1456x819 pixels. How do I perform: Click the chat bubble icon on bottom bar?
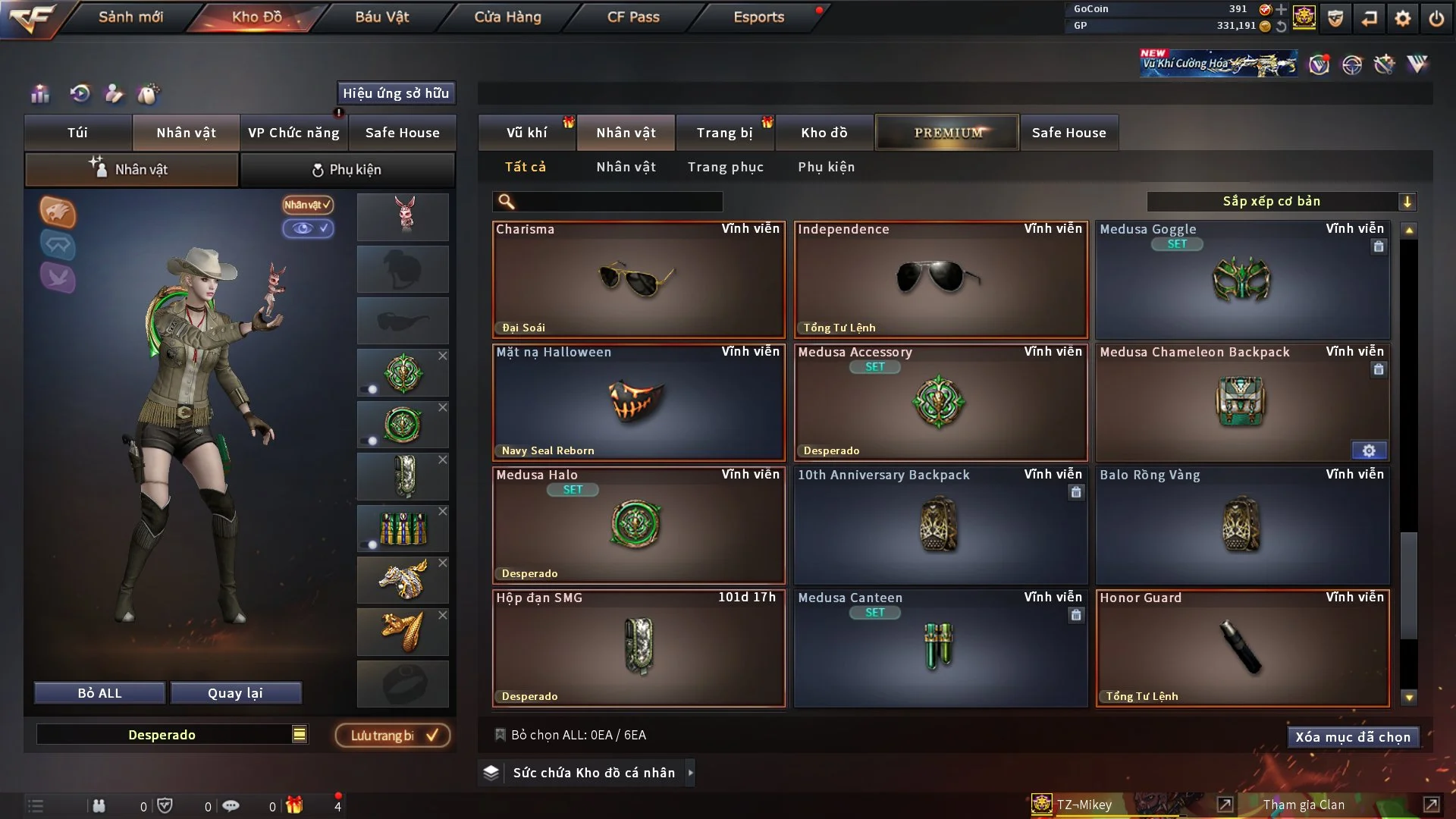(231, 805)
